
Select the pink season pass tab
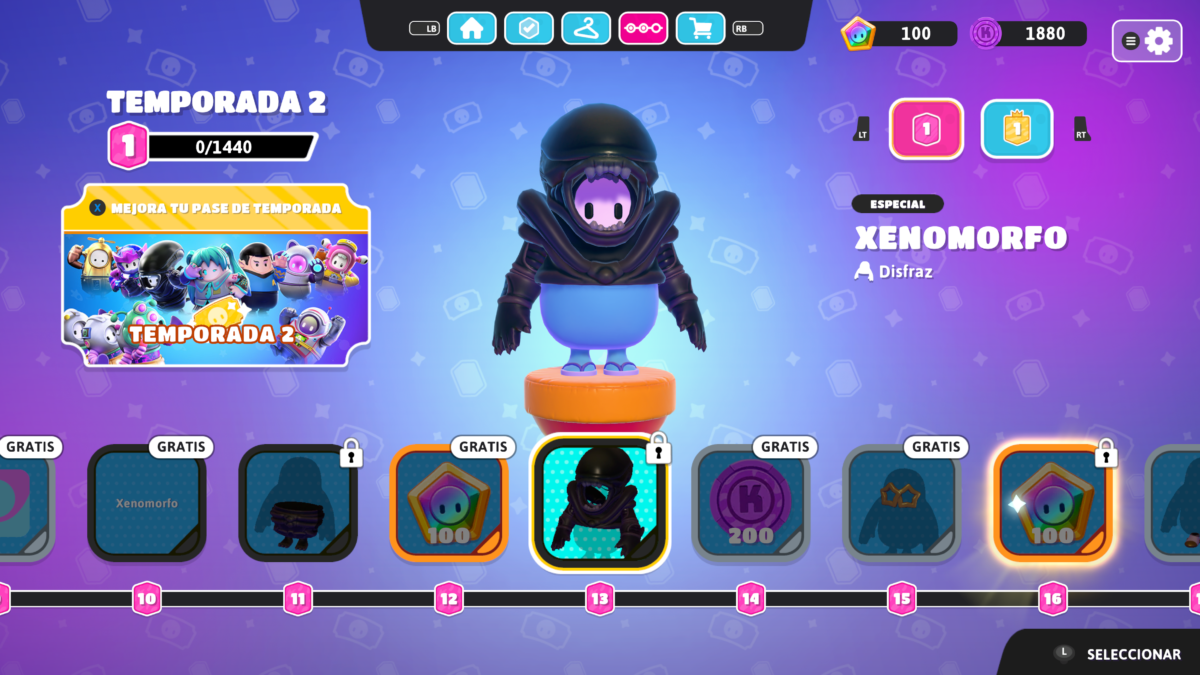click(643, 28)
